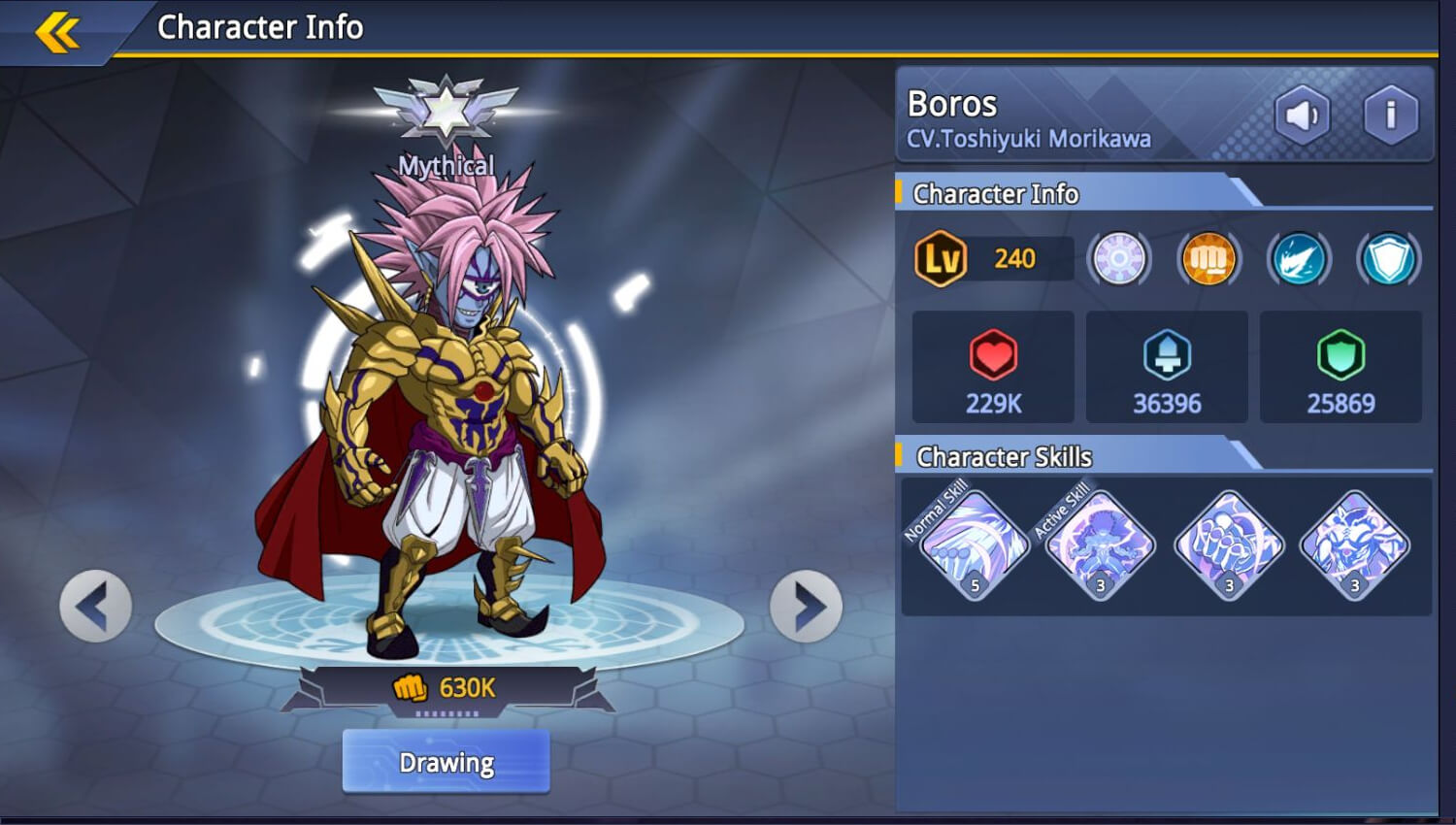Go back to previous character with left arrow
This screenshot has height=825, width=1456.
[94, 605]
